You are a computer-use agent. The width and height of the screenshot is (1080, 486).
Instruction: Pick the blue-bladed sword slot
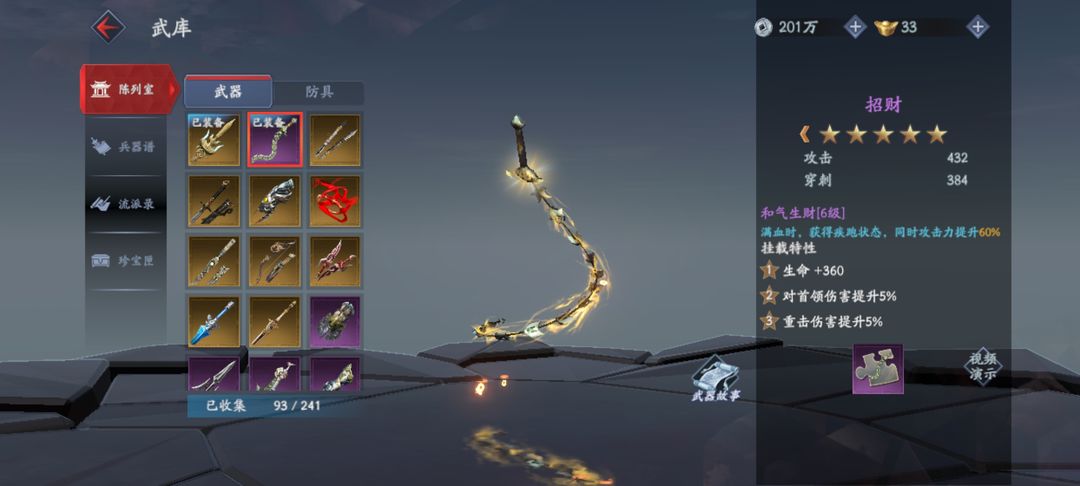(x=214, y=321)
